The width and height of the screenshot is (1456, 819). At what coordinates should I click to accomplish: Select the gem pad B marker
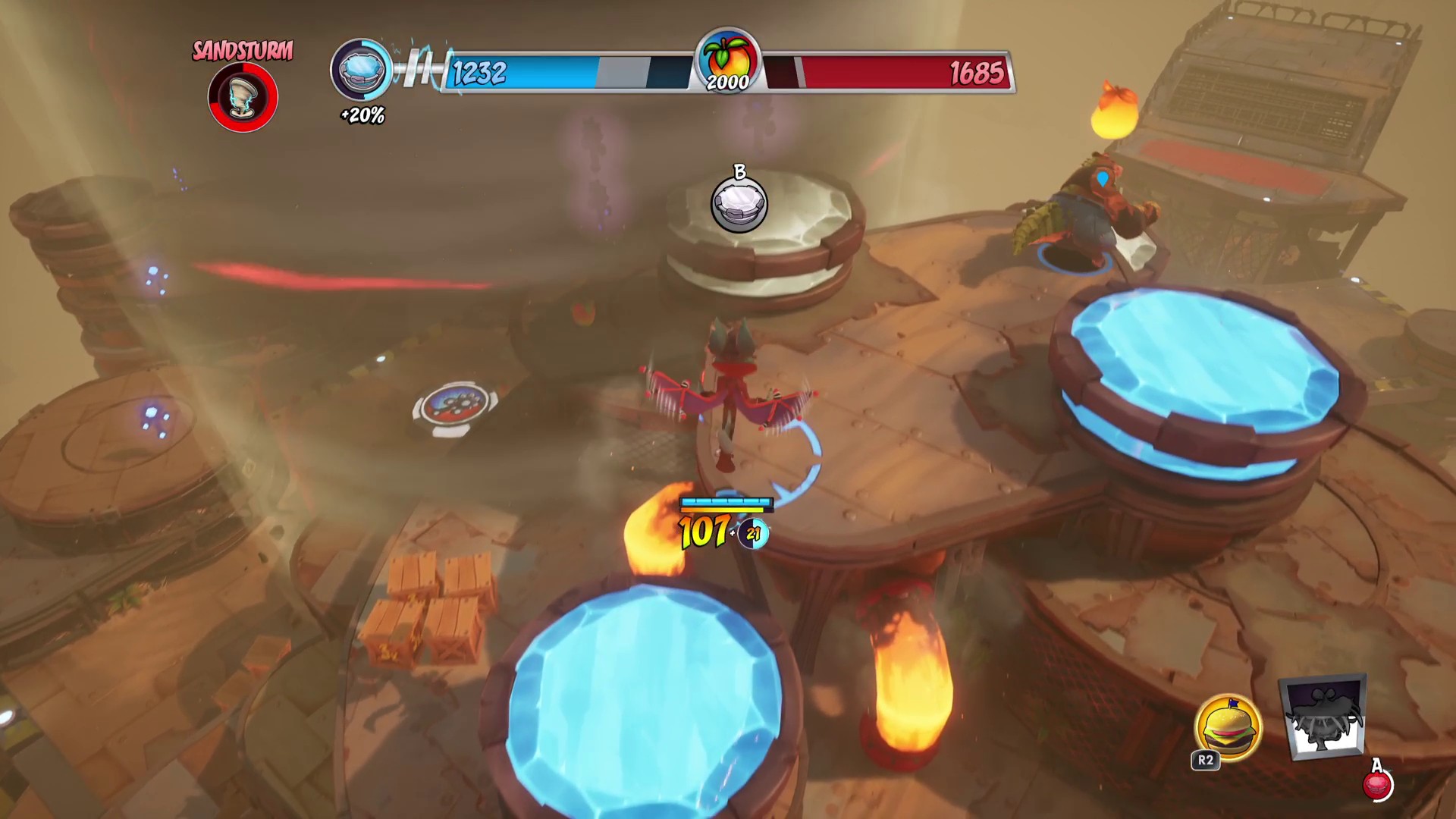[739, 205]
